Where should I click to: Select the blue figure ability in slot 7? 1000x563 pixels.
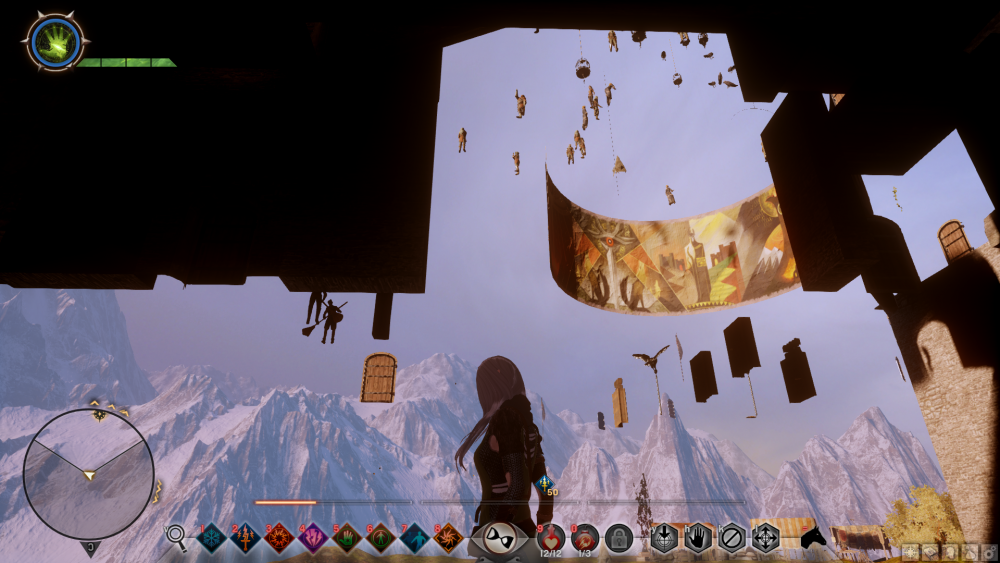(x=415, y=538)
